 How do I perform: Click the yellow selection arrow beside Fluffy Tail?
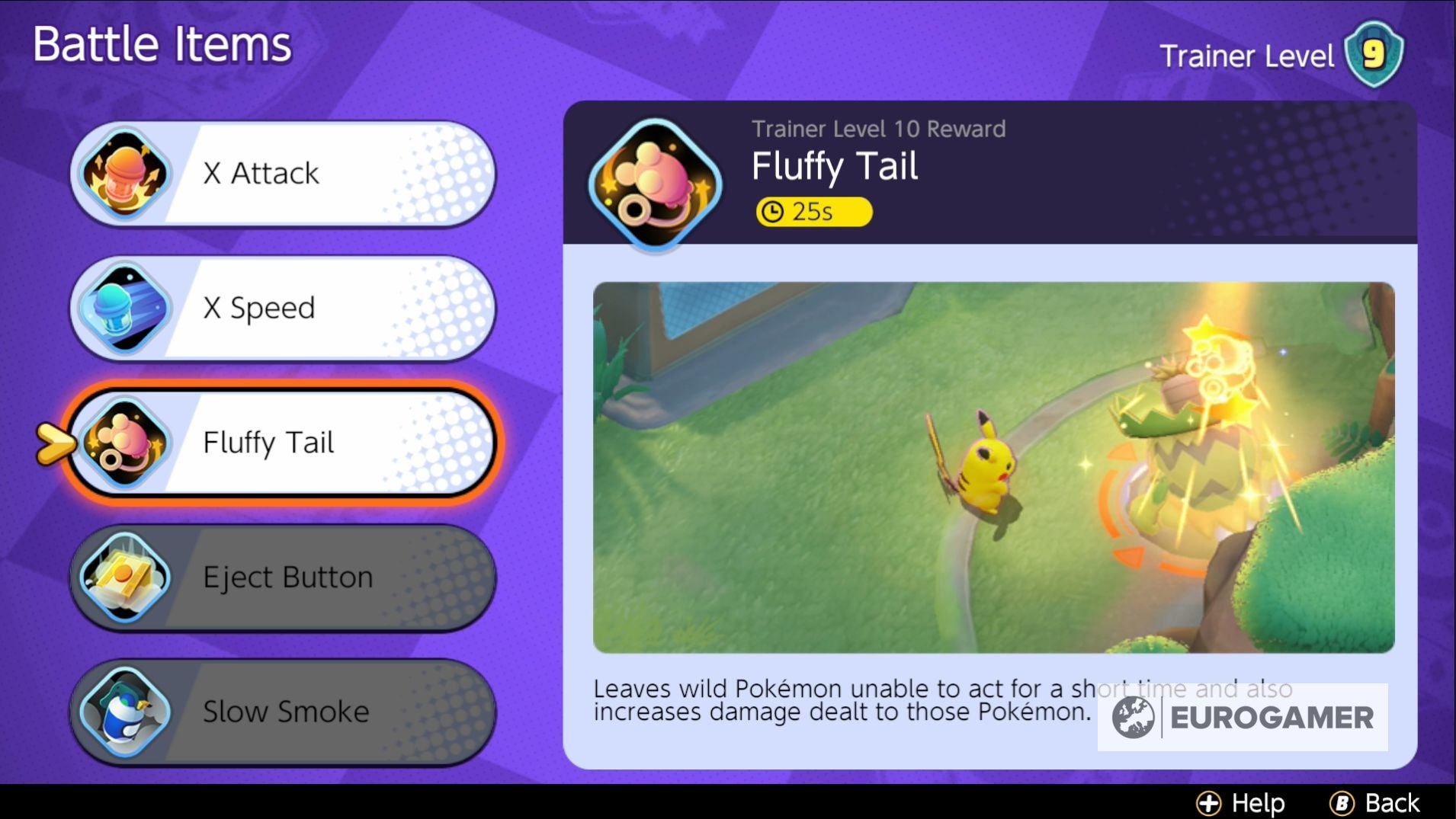pos(57,443)
